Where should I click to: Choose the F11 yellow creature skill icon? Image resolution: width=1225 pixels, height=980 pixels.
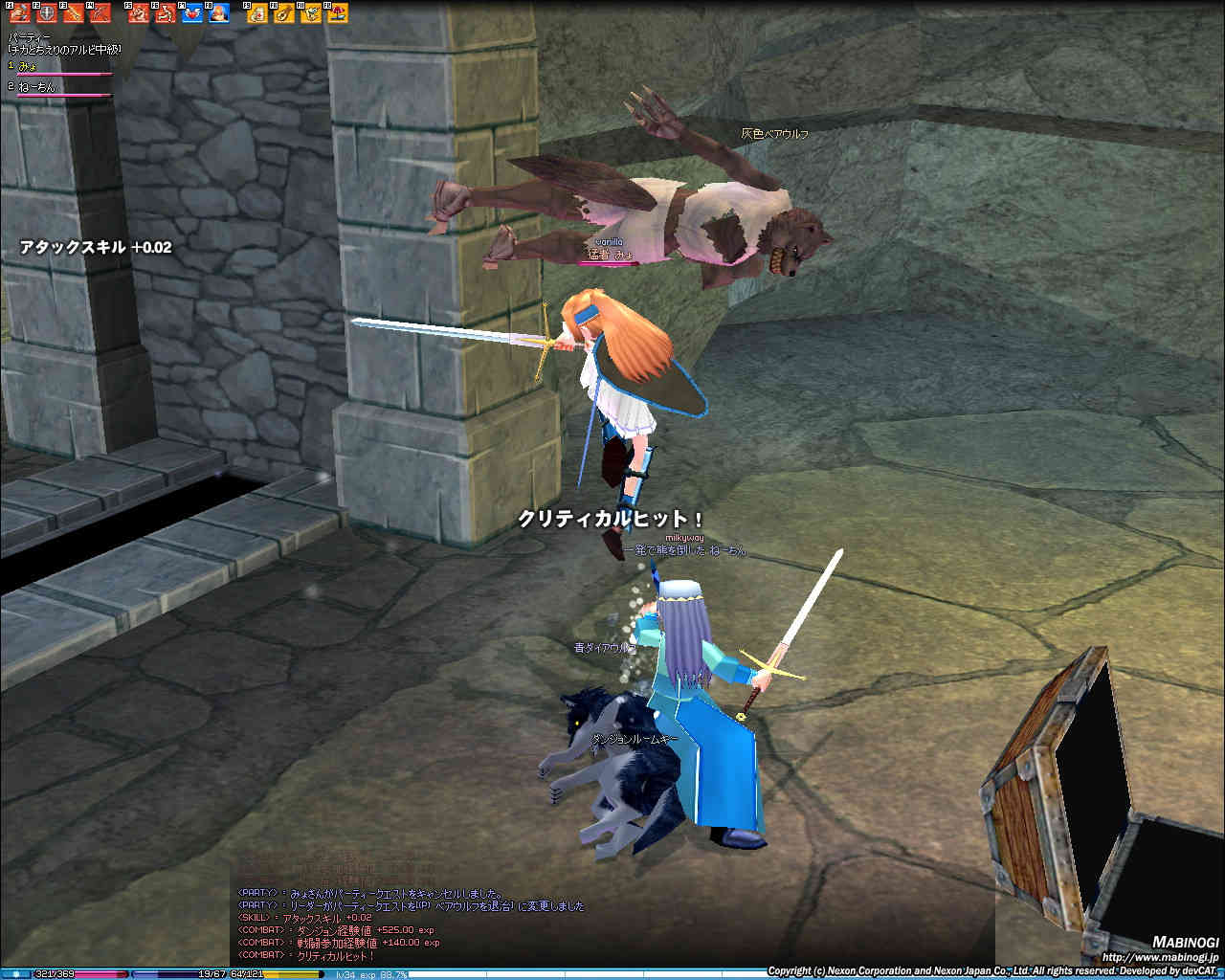311,14
